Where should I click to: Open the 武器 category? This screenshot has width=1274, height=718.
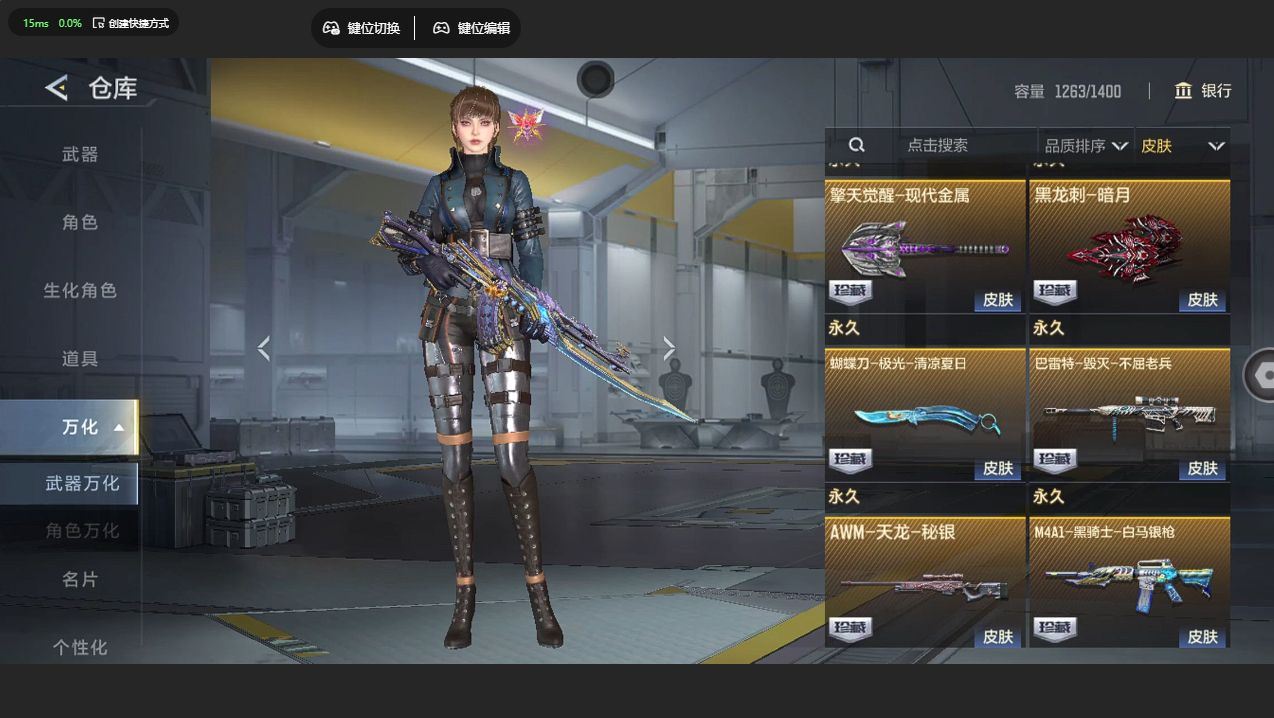click(80, 154)
